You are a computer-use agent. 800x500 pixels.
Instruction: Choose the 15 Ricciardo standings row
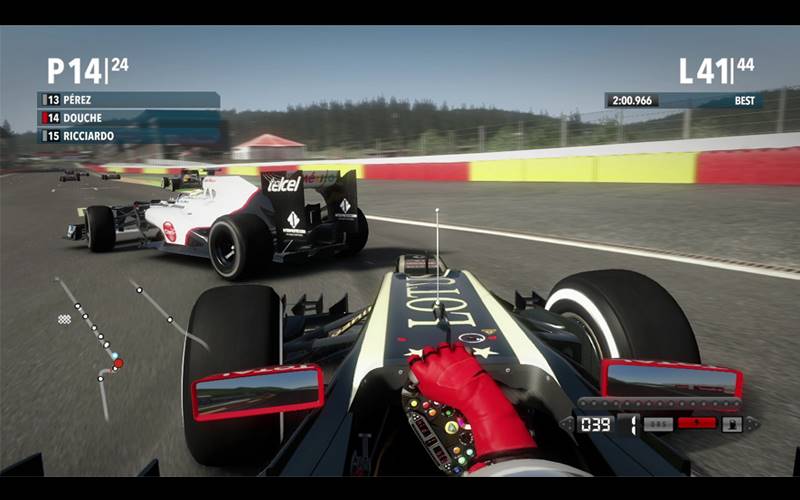[128, 136]
